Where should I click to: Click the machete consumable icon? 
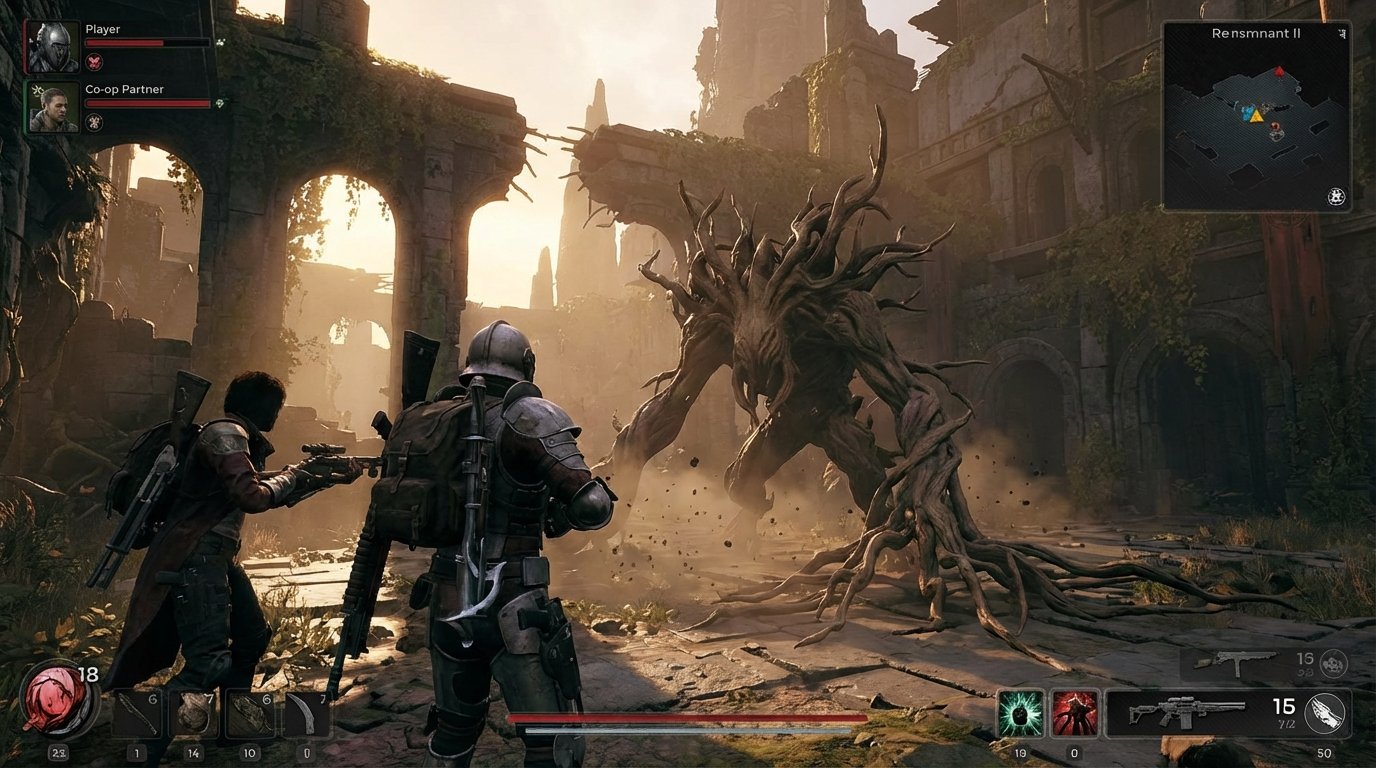coord(136,712)
